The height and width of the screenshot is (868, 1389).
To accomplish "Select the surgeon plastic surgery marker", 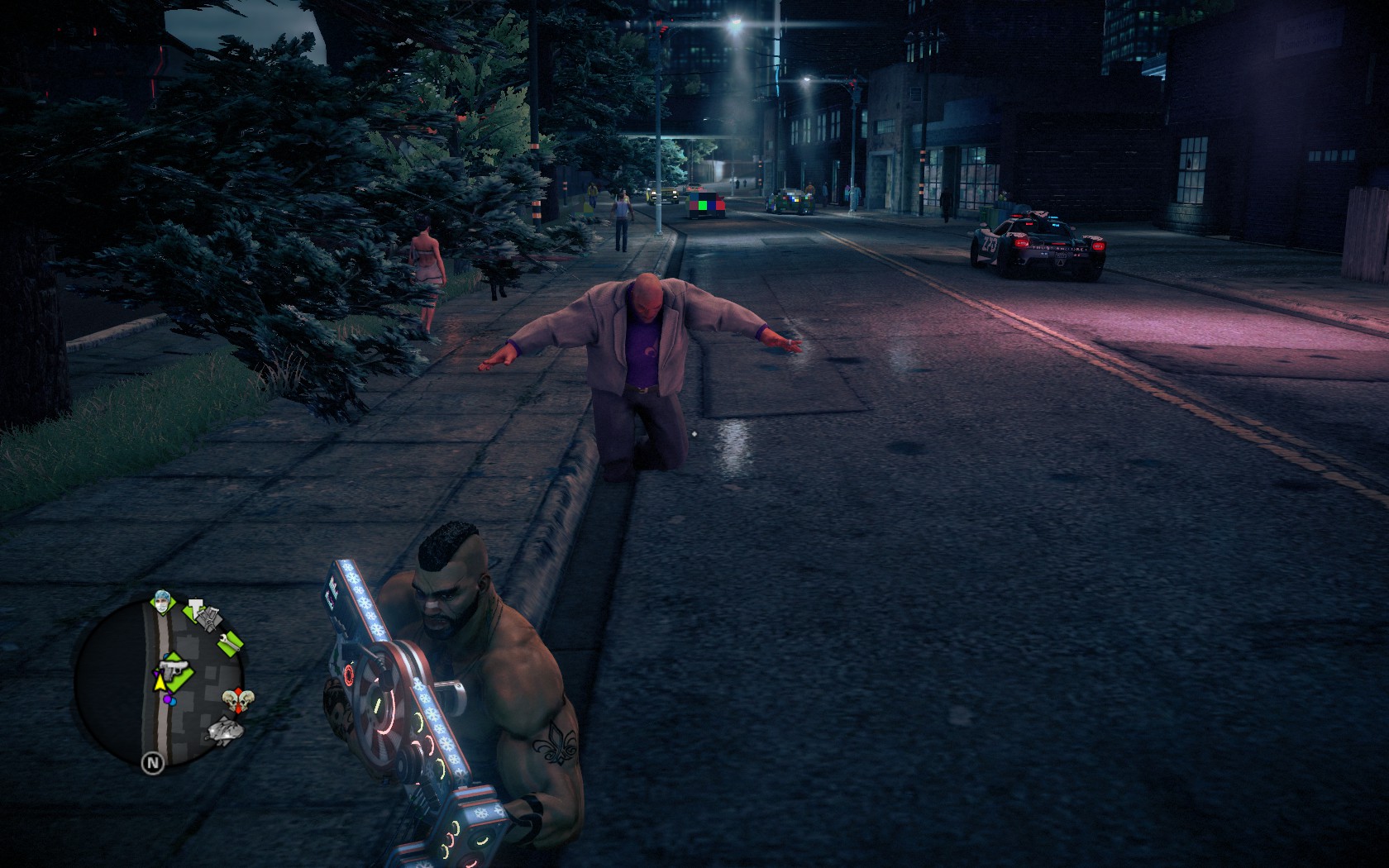I will tap(160, 603).
